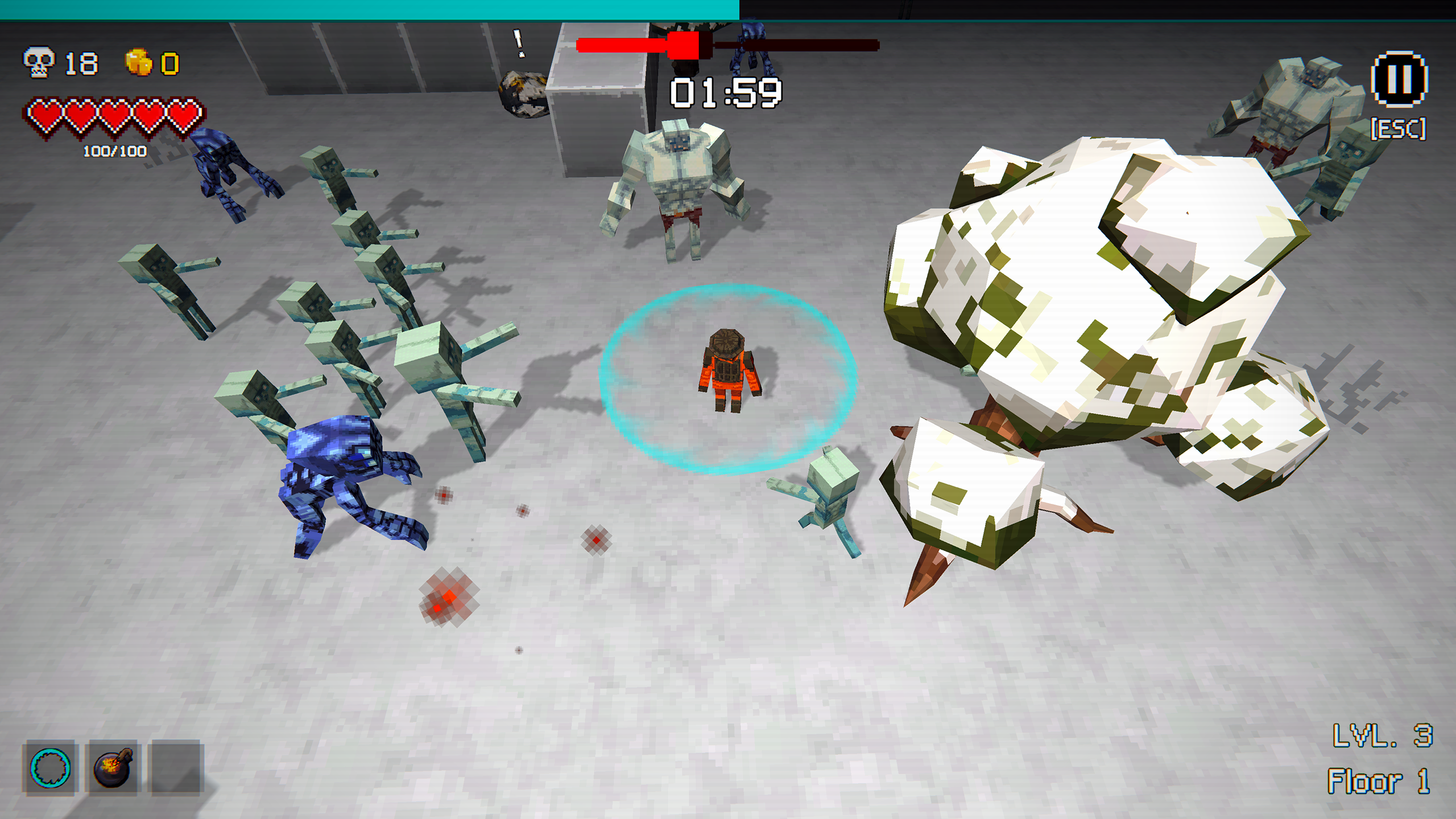The image size is (1456, 819).
Task: Activate the bomb ability icon
Action: (113, 768)
